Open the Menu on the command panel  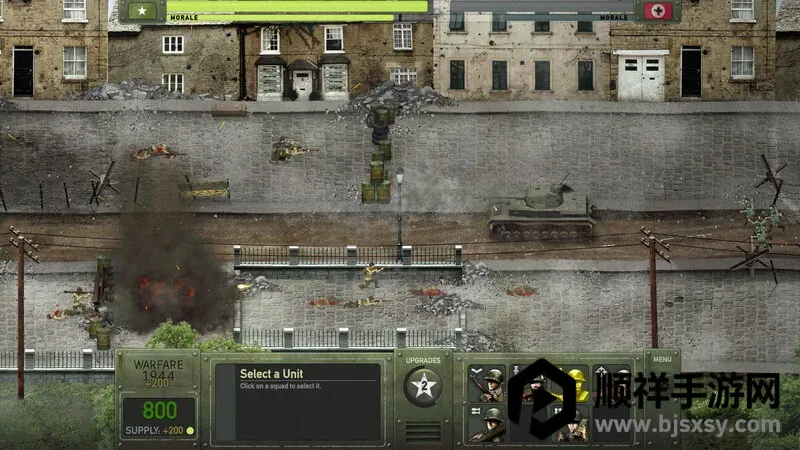point(661,358)
